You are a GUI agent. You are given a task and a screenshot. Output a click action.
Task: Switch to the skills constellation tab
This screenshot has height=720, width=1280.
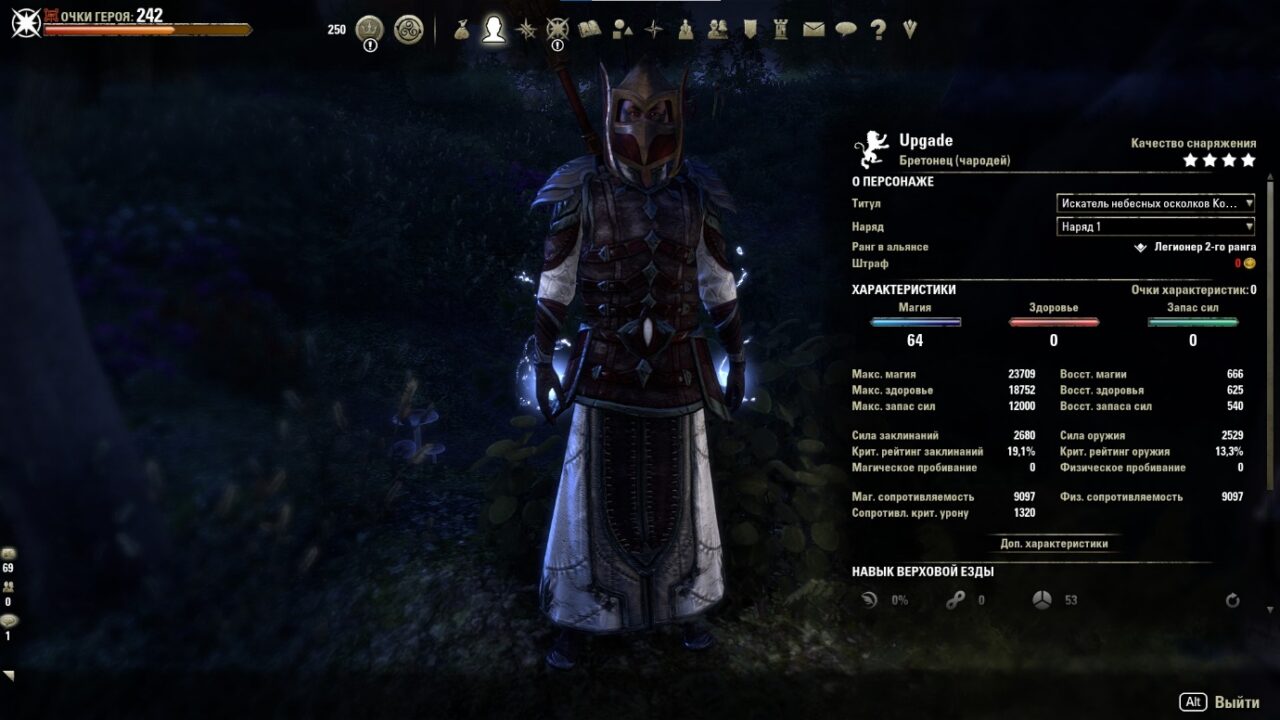525,30
